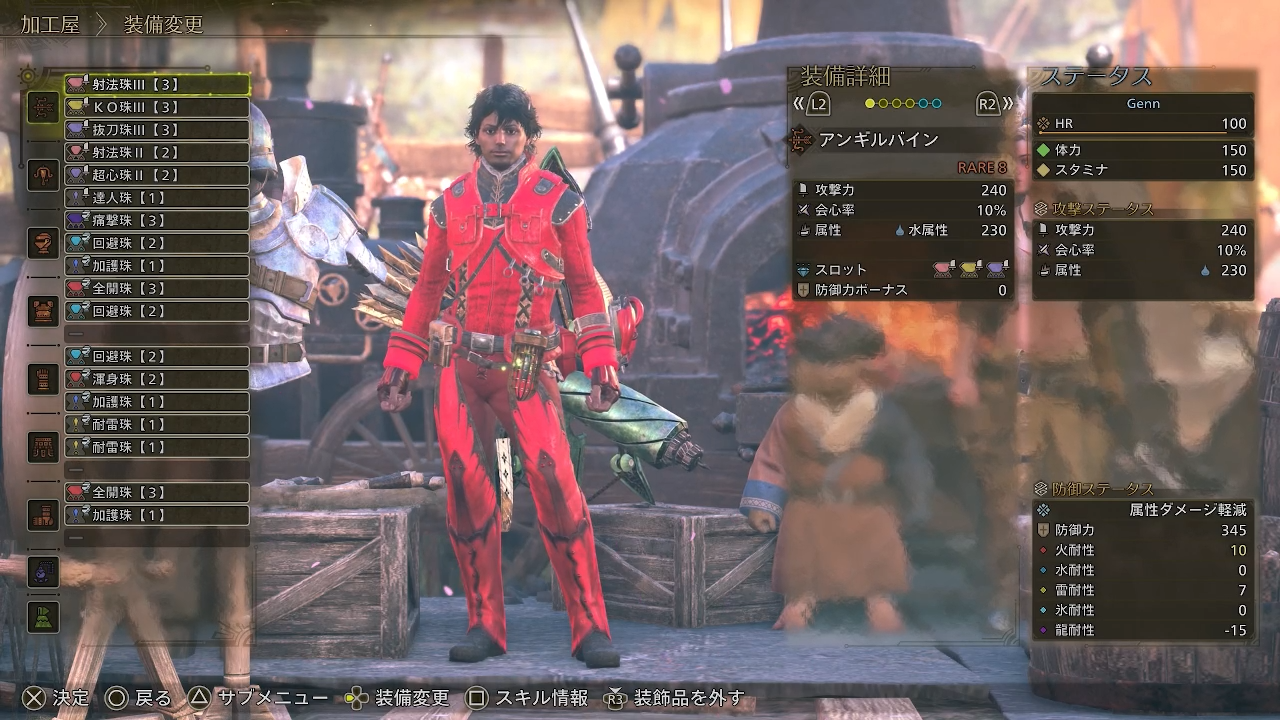Select the 射法珠II【2】 decoration row
This screenshot has width=1280, height=720.
coord(157,153)
